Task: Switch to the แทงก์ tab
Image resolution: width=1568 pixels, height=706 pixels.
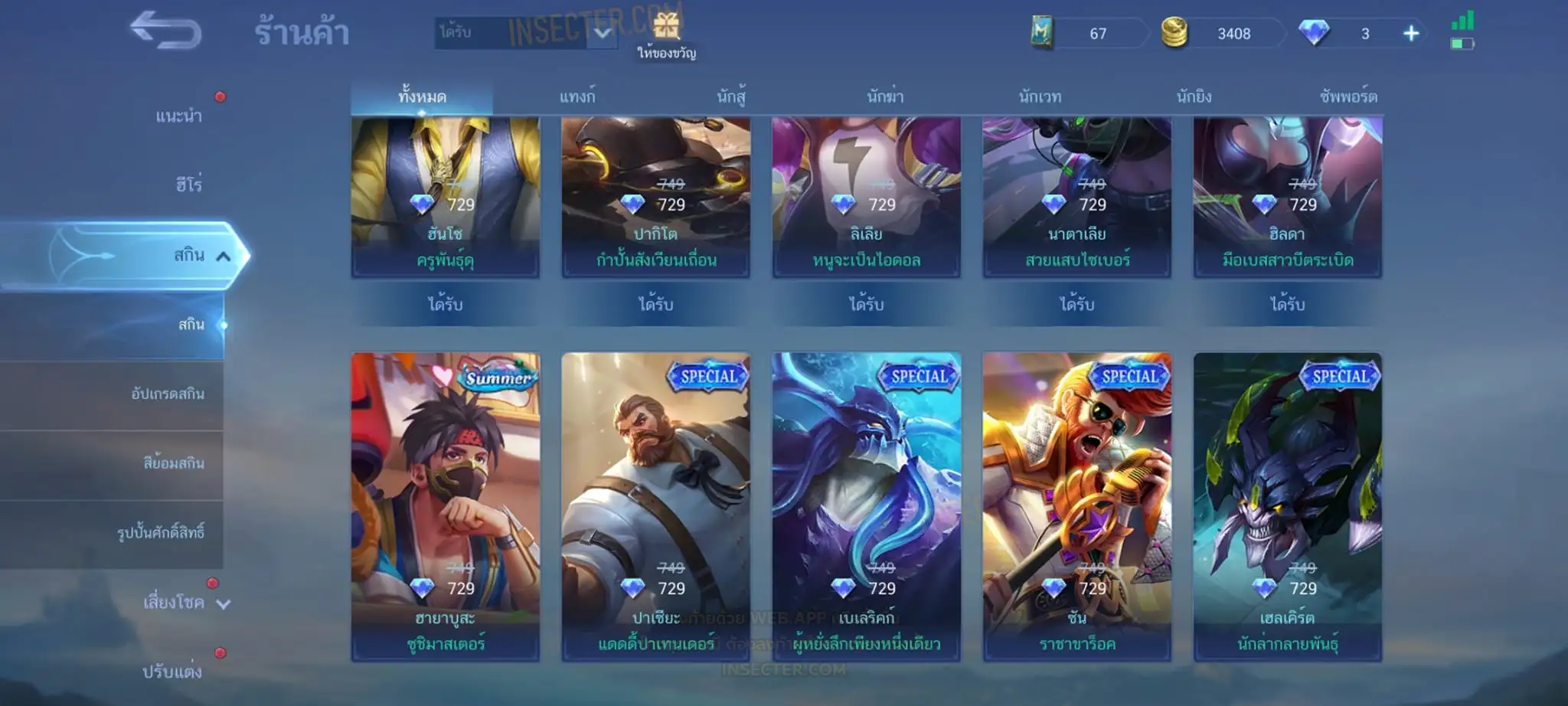Action: pos(577,97)
